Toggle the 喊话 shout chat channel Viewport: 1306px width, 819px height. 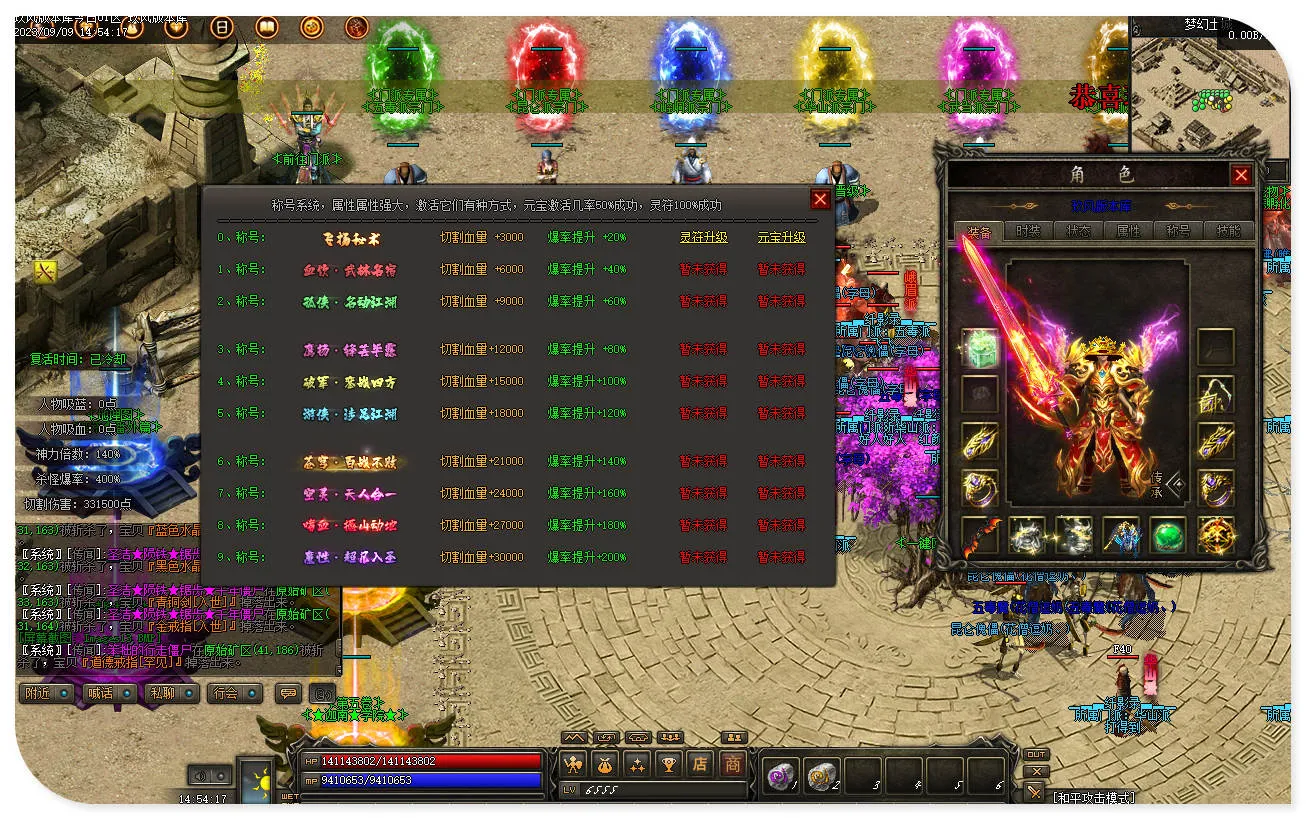point(107,693)
